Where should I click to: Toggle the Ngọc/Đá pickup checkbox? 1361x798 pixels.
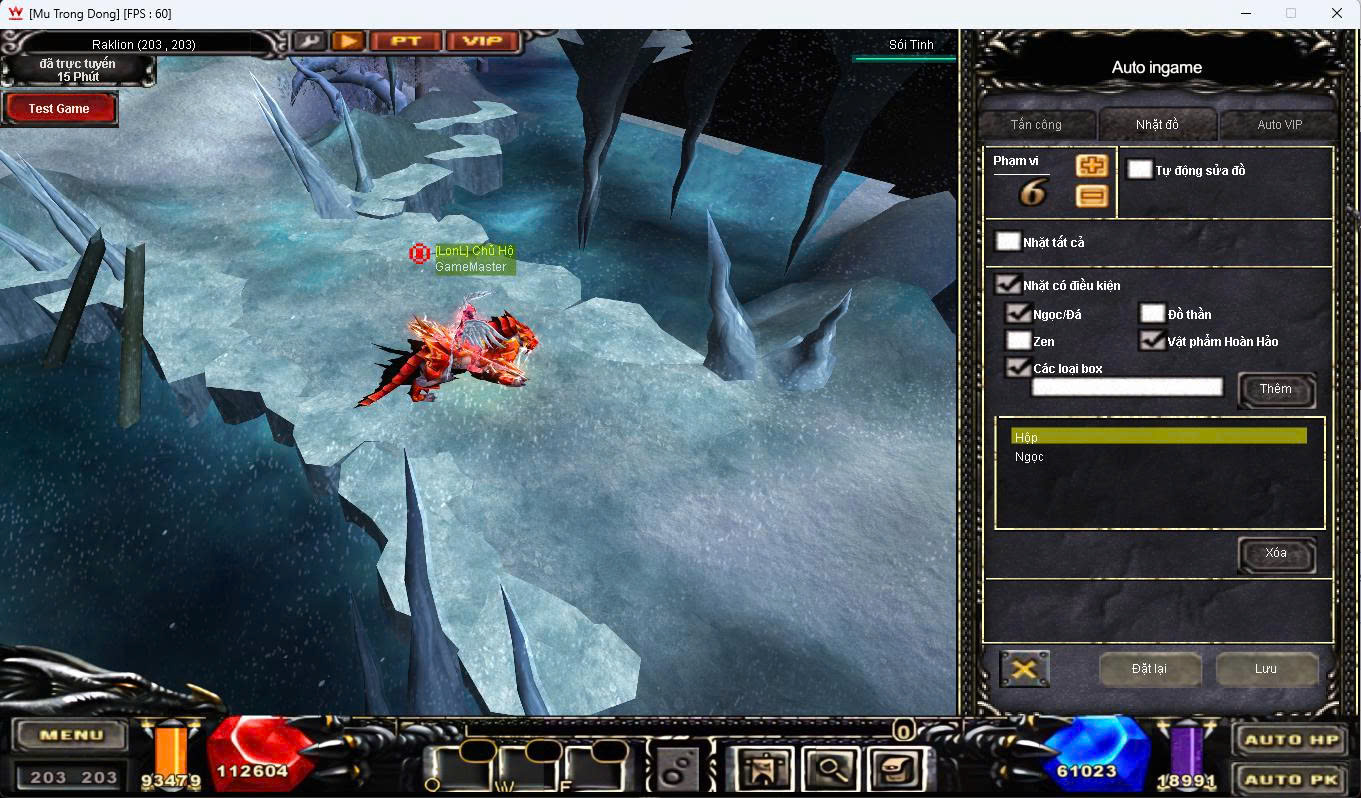pos(1019,314)
